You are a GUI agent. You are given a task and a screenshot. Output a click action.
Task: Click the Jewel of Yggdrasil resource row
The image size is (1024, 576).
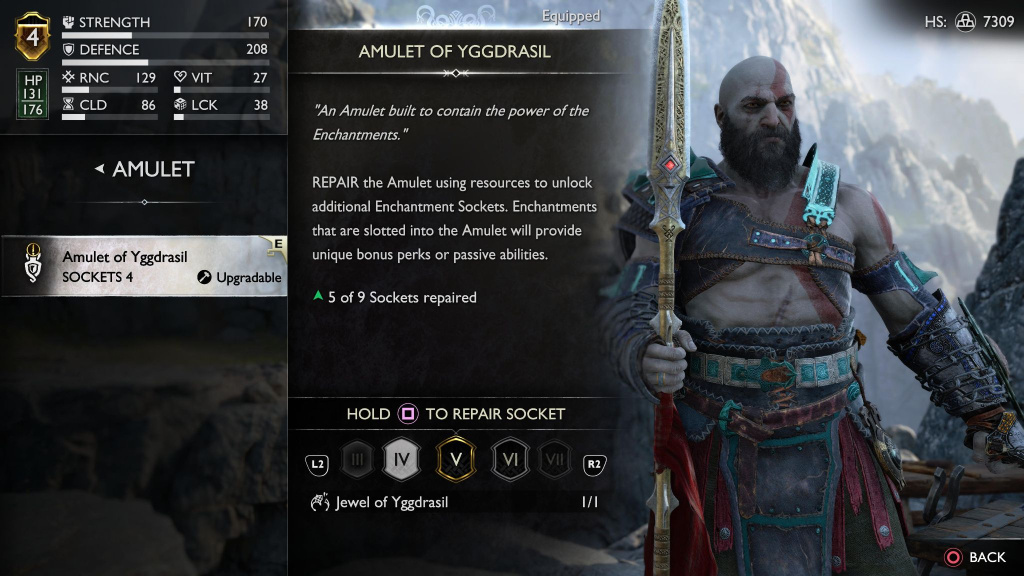(x=453, y=503)
